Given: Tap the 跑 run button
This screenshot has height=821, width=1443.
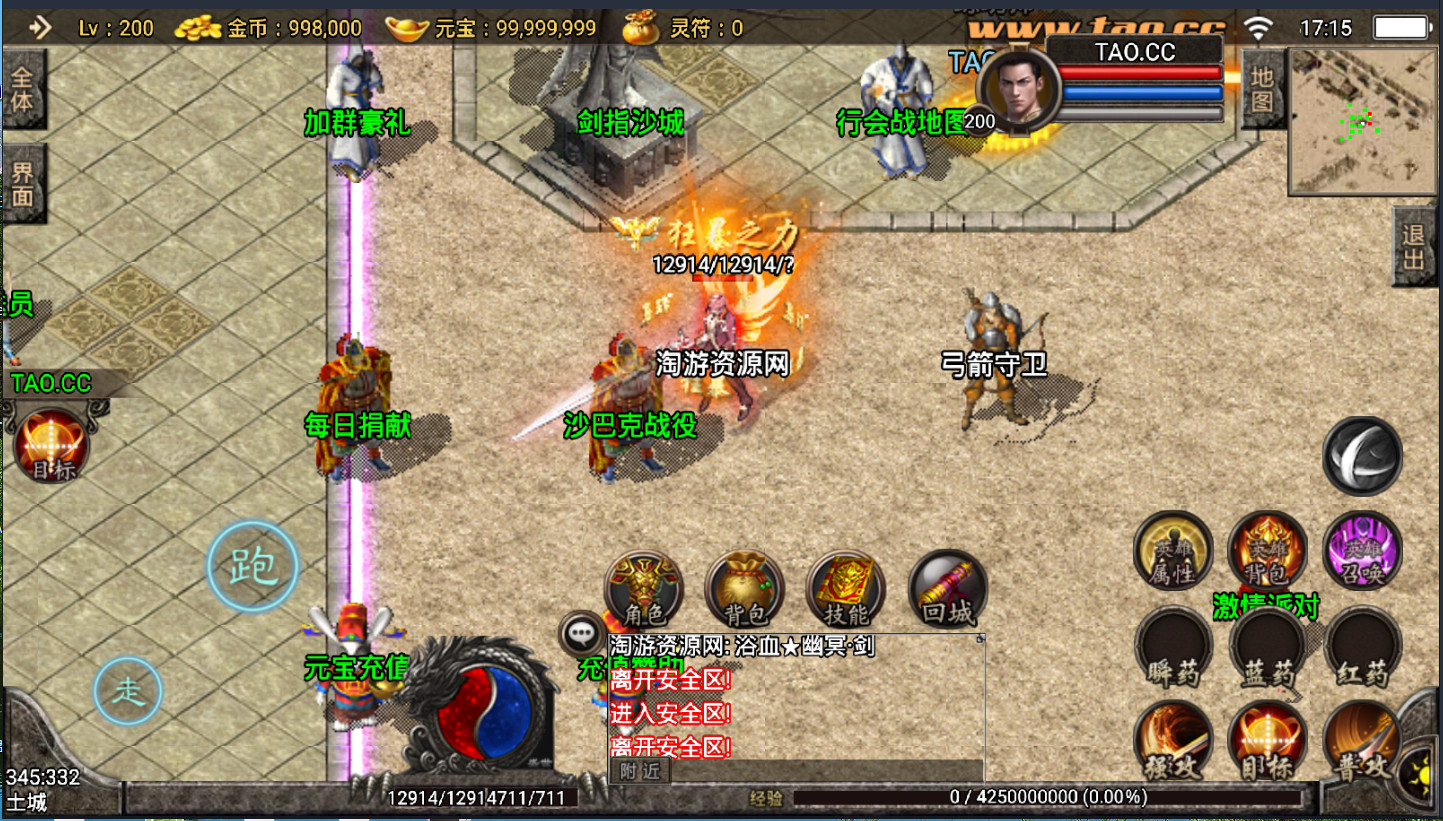Looking at the screenshot, I should (x=252, y=567).
